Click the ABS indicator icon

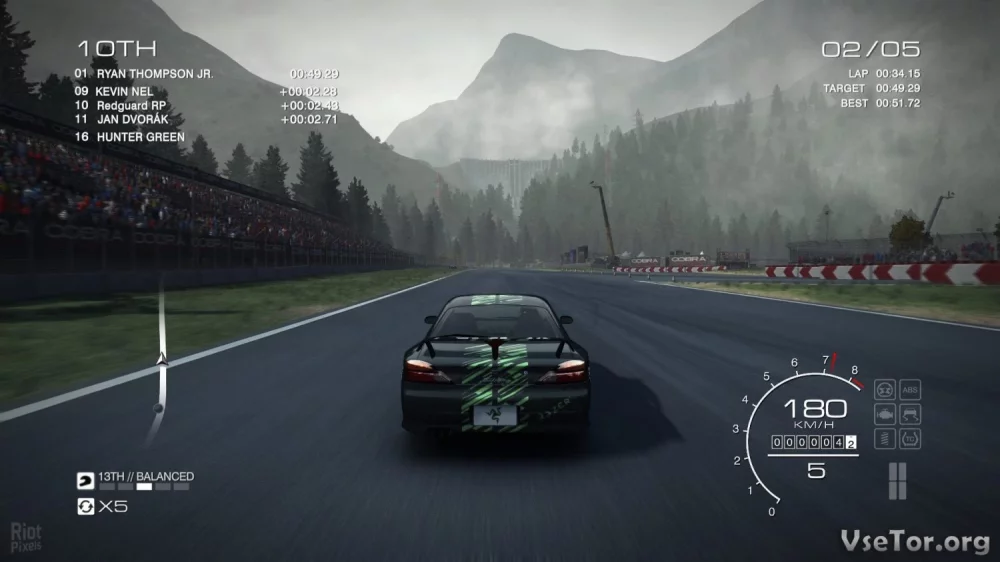(x=910, y=389)
